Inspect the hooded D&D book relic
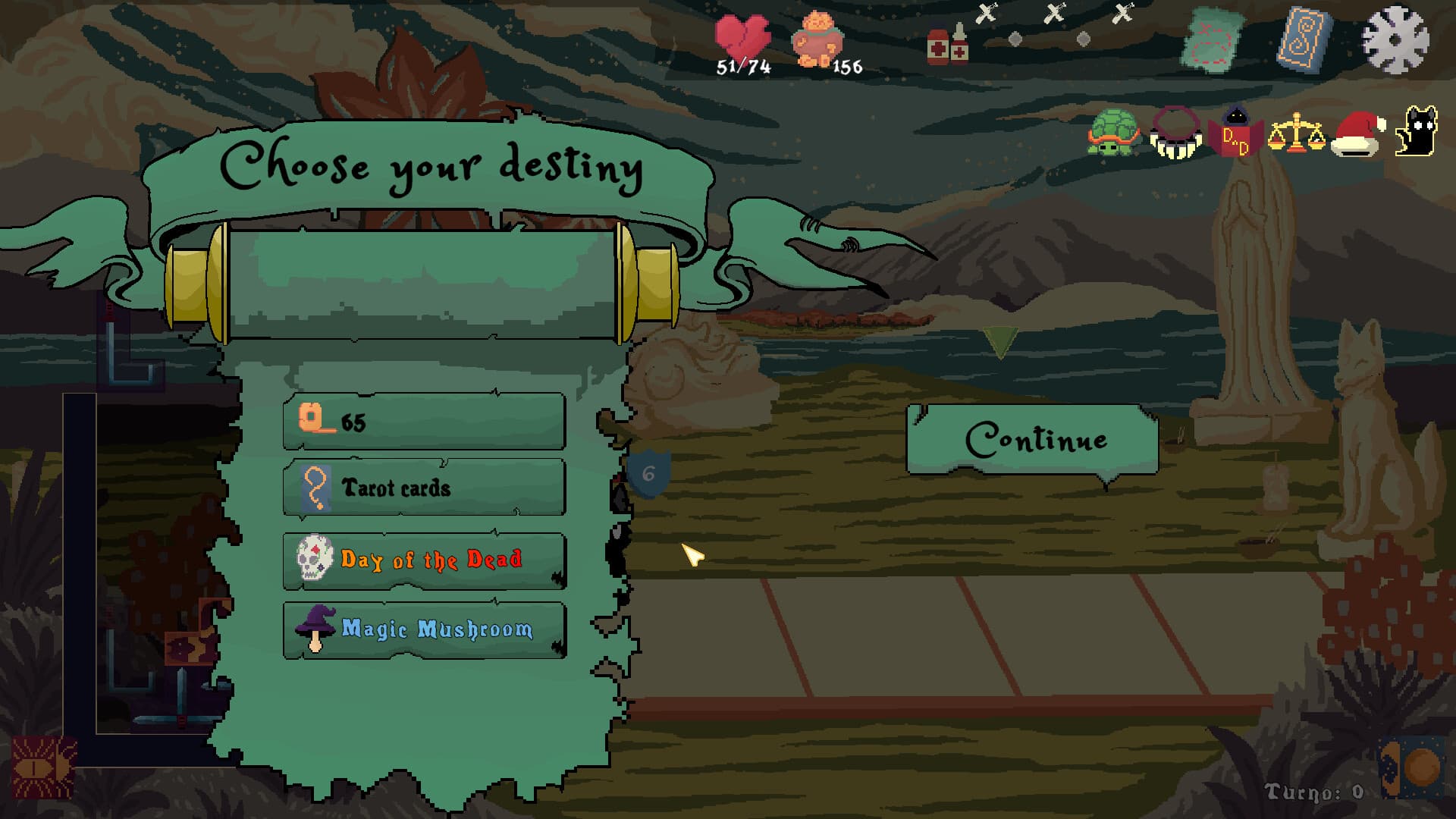1456x819 pixels. (1236, 132)
